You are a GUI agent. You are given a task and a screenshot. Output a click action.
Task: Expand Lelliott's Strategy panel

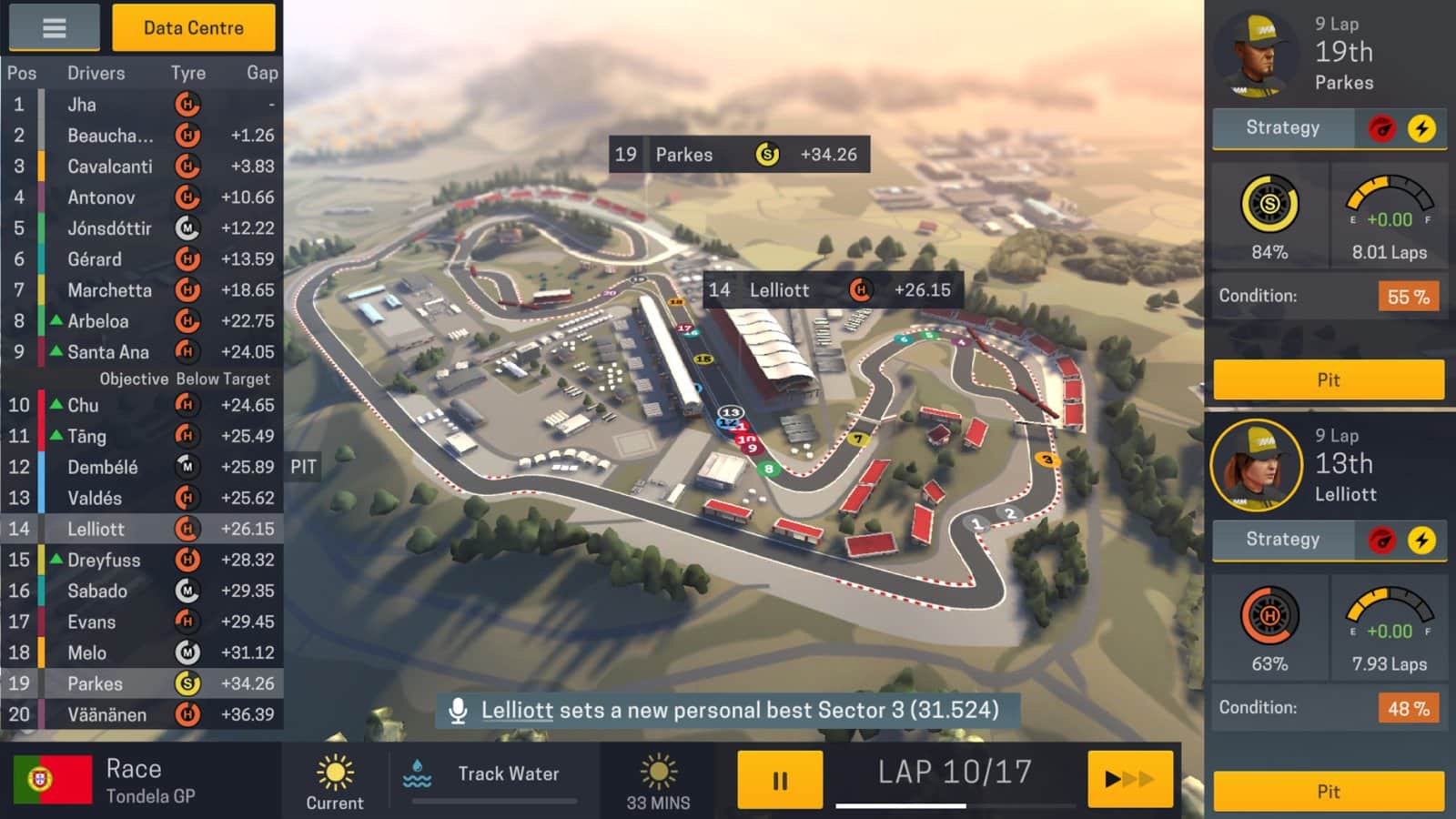1283,539
